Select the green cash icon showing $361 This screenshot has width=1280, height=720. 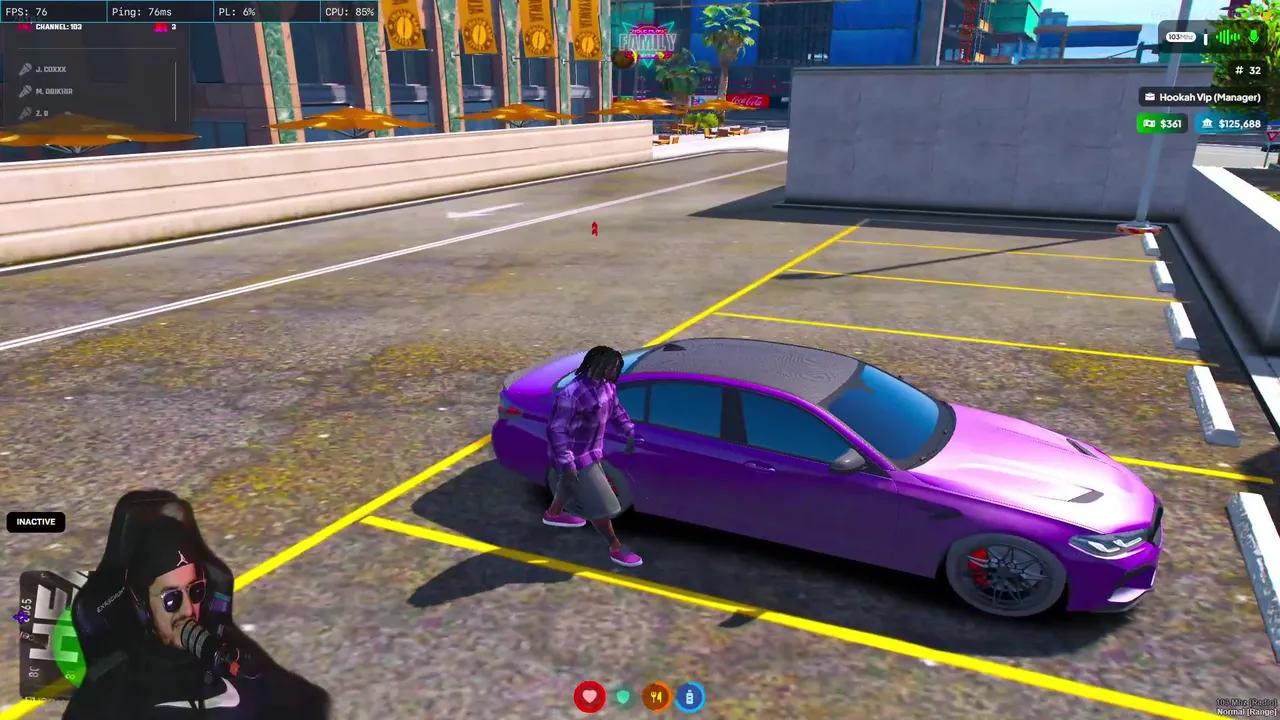coord(1148,123)
